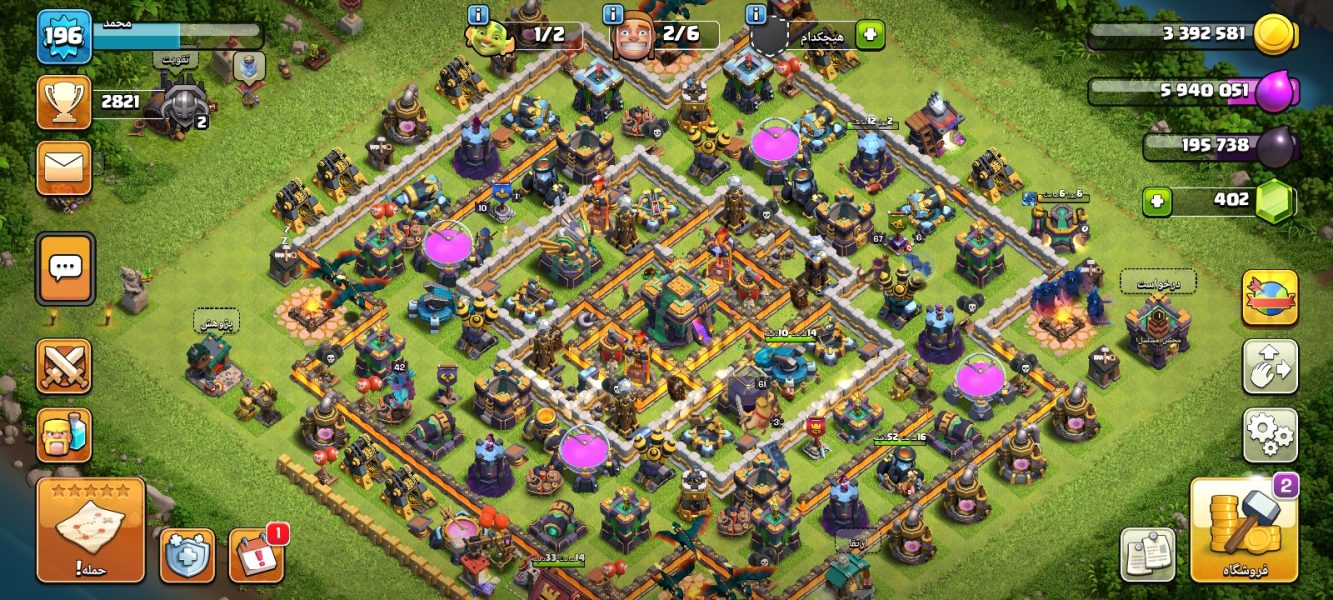The width and height of the screenshot is (1333, 600).
Task: Open the crossed swords clan war button
Action: (x=64, y=365)
